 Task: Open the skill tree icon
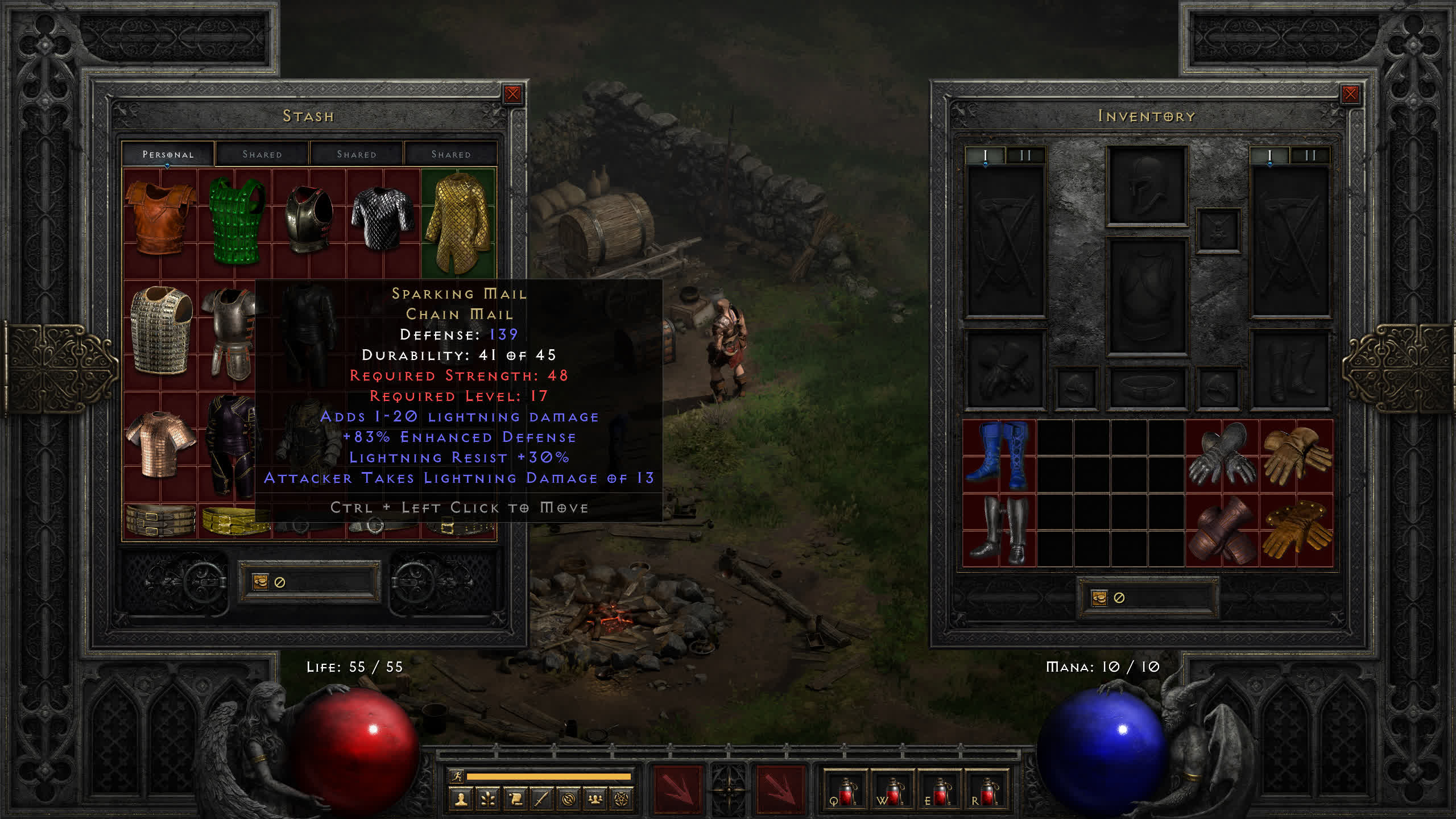point(488,800)
